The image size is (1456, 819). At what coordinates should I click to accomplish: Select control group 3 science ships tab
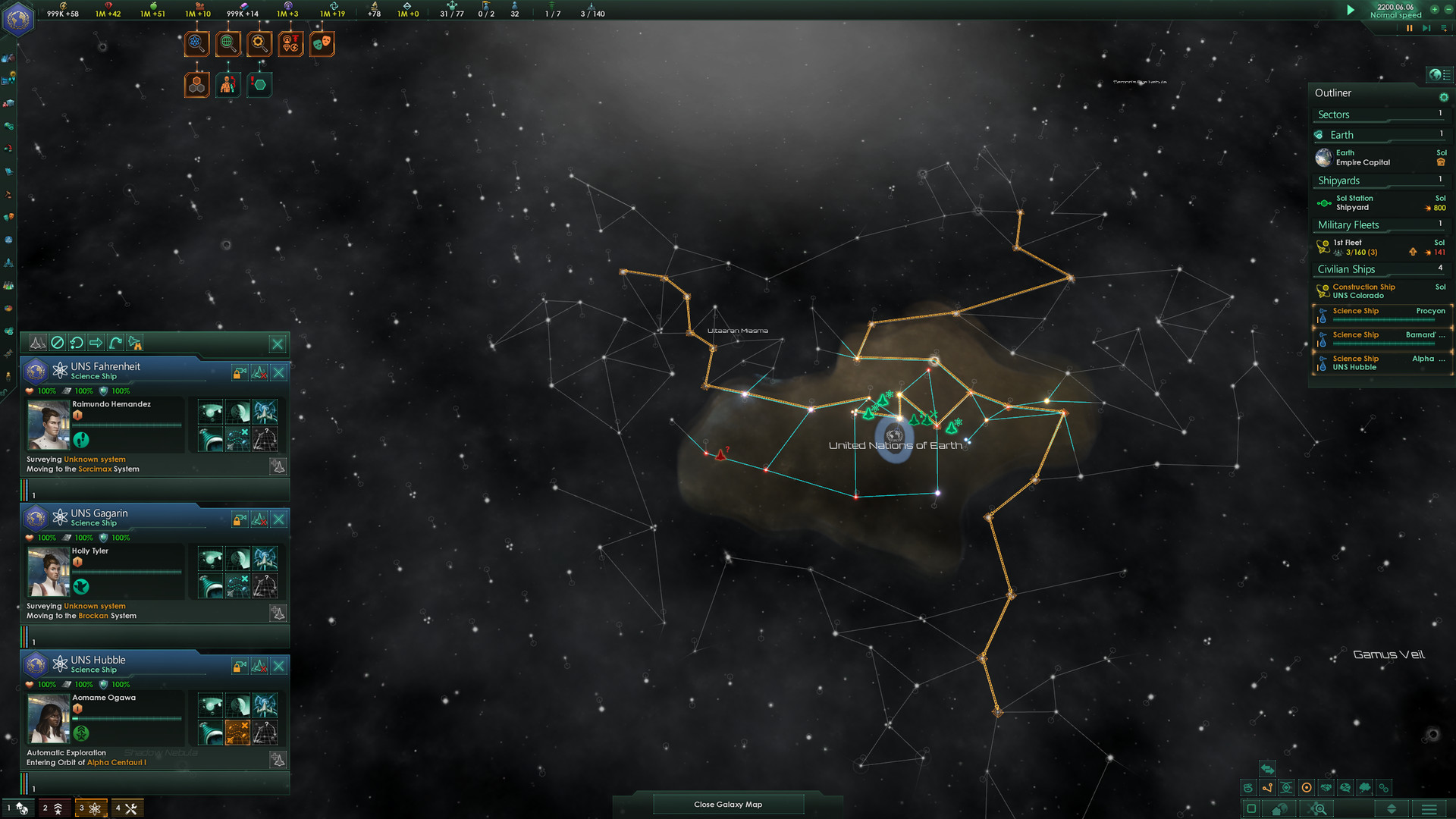[89, 808]
